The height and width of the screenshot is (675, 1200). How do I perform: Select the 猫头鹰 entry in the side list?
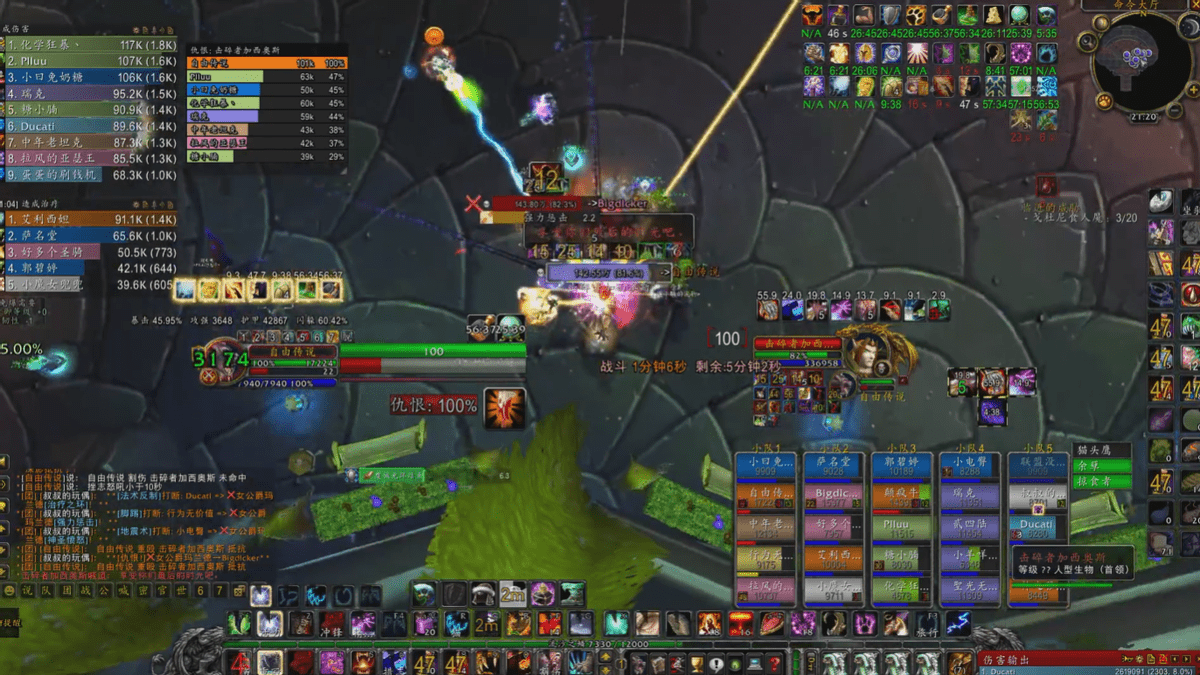[1100, 451]
